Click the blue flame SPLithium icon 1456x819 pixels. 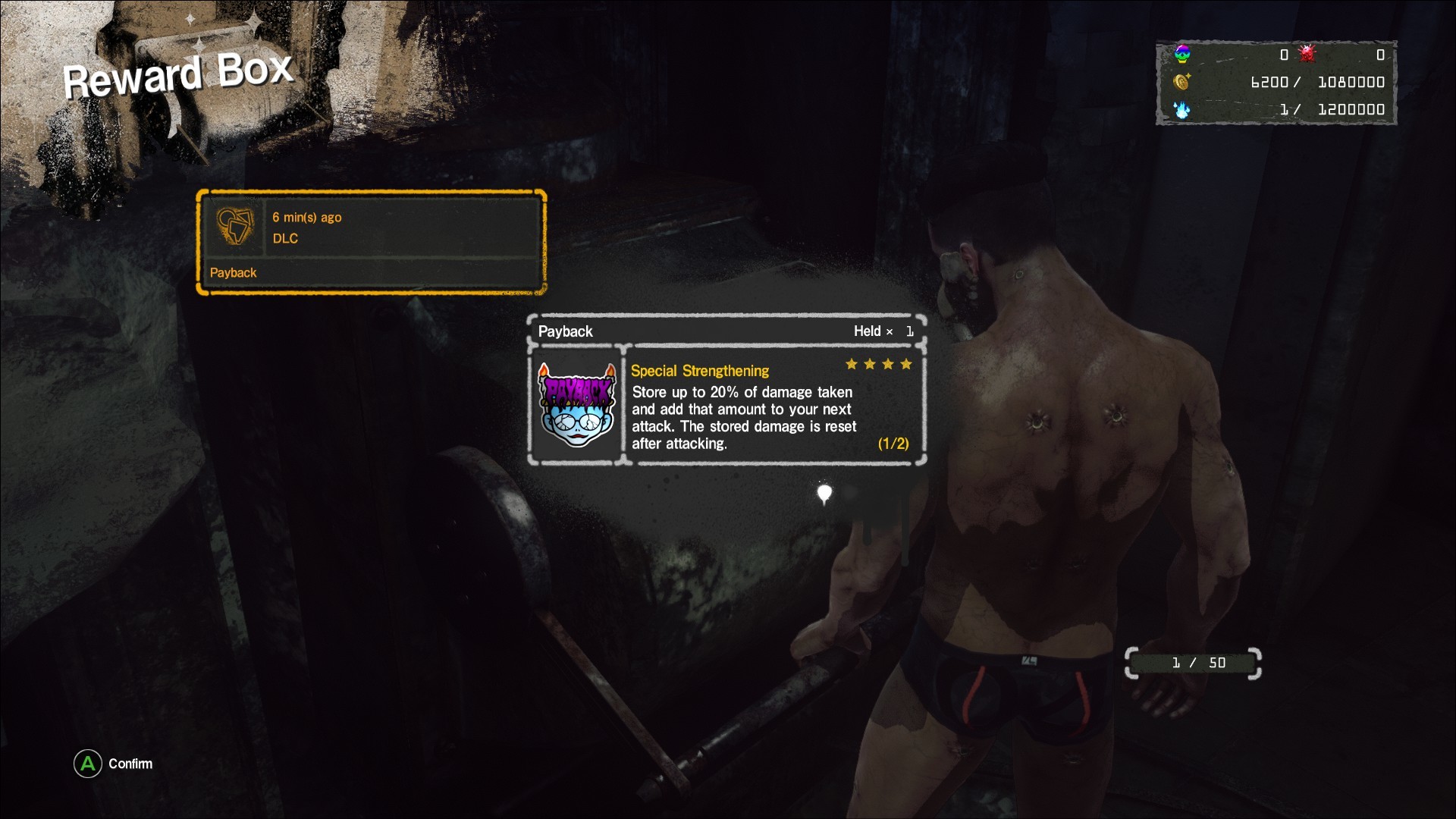point(1181,111)
